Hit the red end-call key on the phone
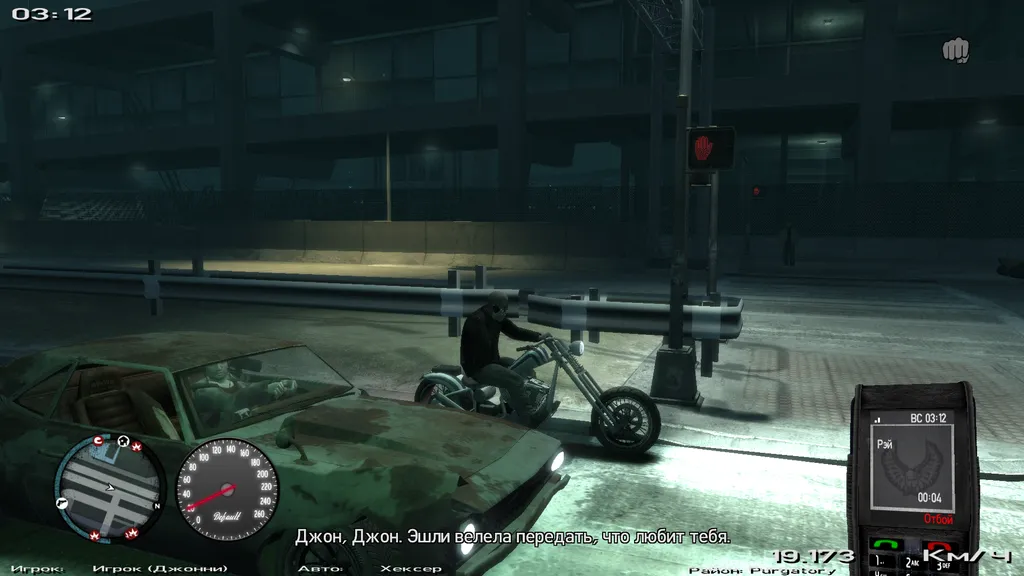Image resolution: width=1024 pixels, height=576 pixels. [x=938, y=546]
